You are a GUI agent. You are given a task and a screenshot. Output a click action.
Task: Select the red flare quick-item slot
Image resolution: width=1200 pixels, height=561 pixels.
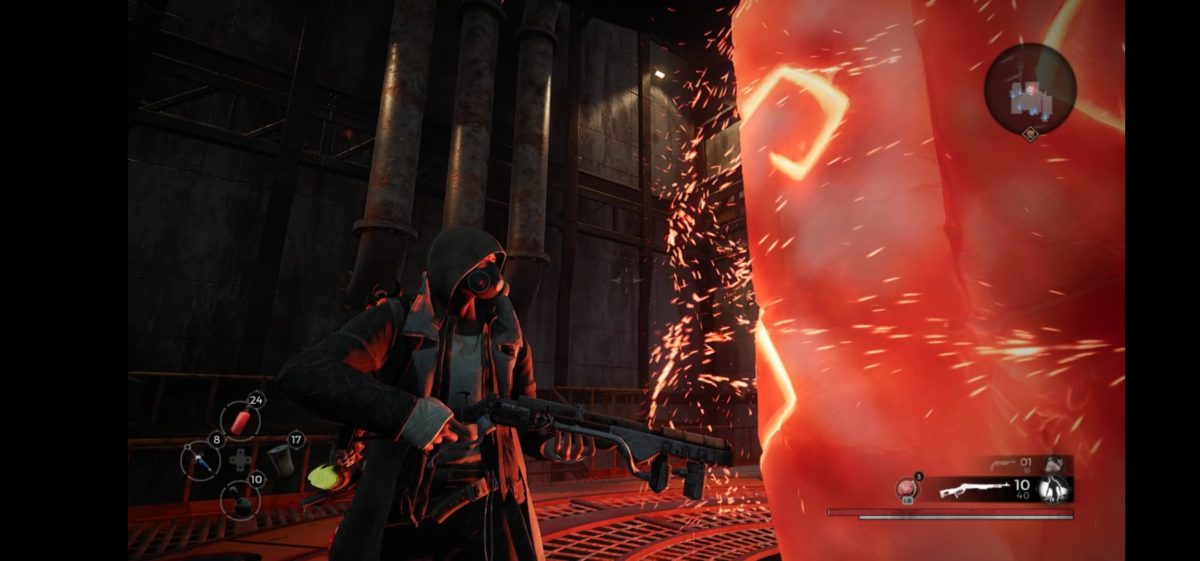click(x=240, y=420)
